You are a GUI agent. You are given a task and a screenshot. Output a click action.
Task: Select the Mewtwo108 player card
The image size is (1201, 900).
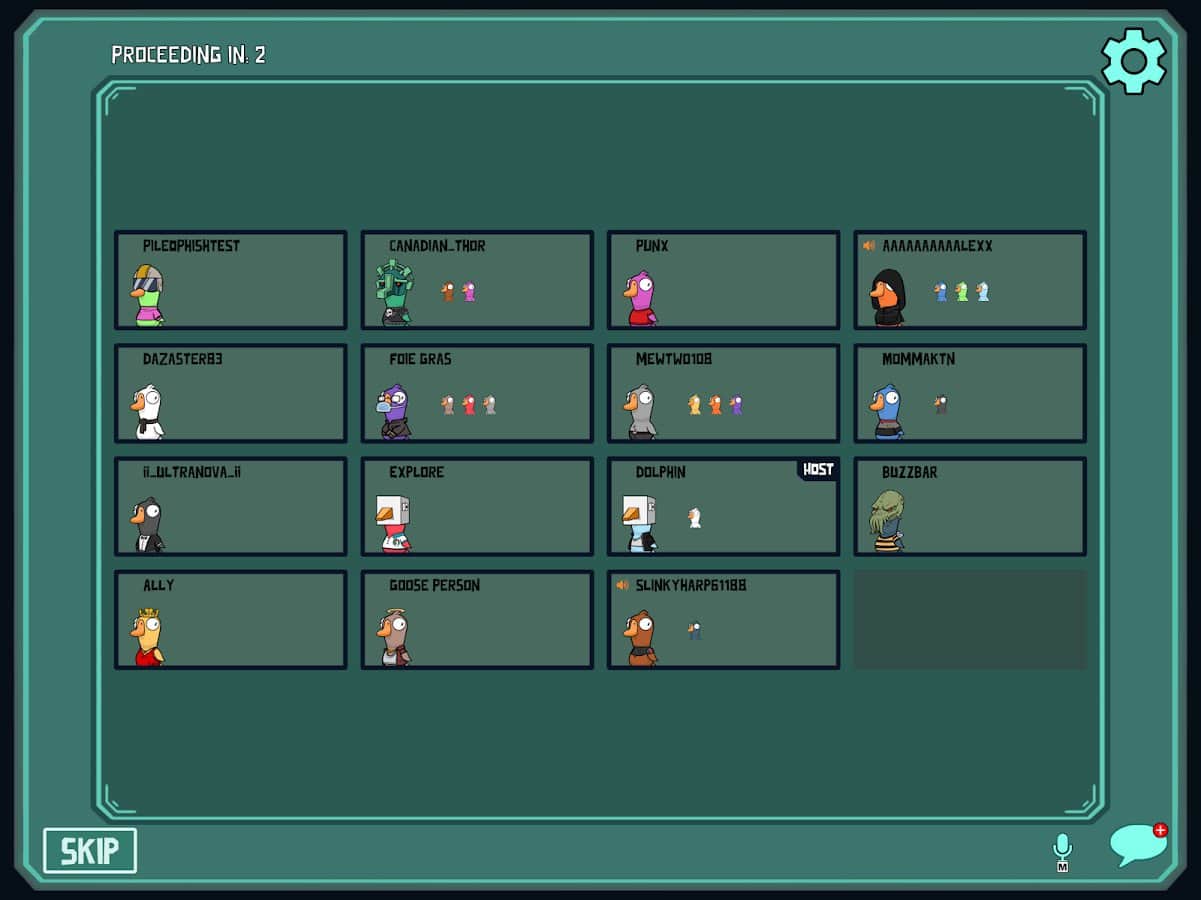[x=723, y=393]
